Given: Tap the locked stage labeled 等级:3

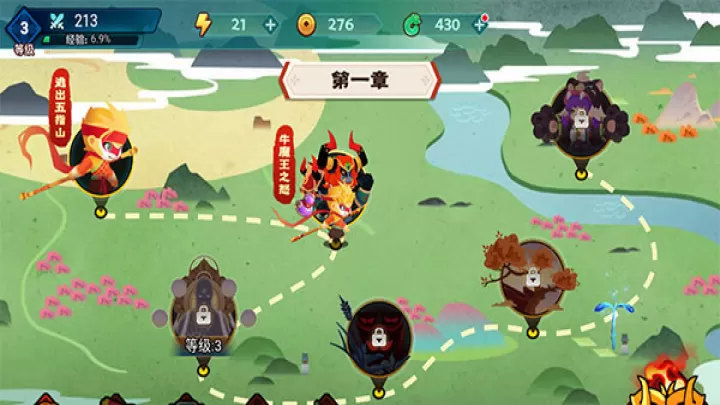Looking at the screenshot, I should click(x=203, y=312).
